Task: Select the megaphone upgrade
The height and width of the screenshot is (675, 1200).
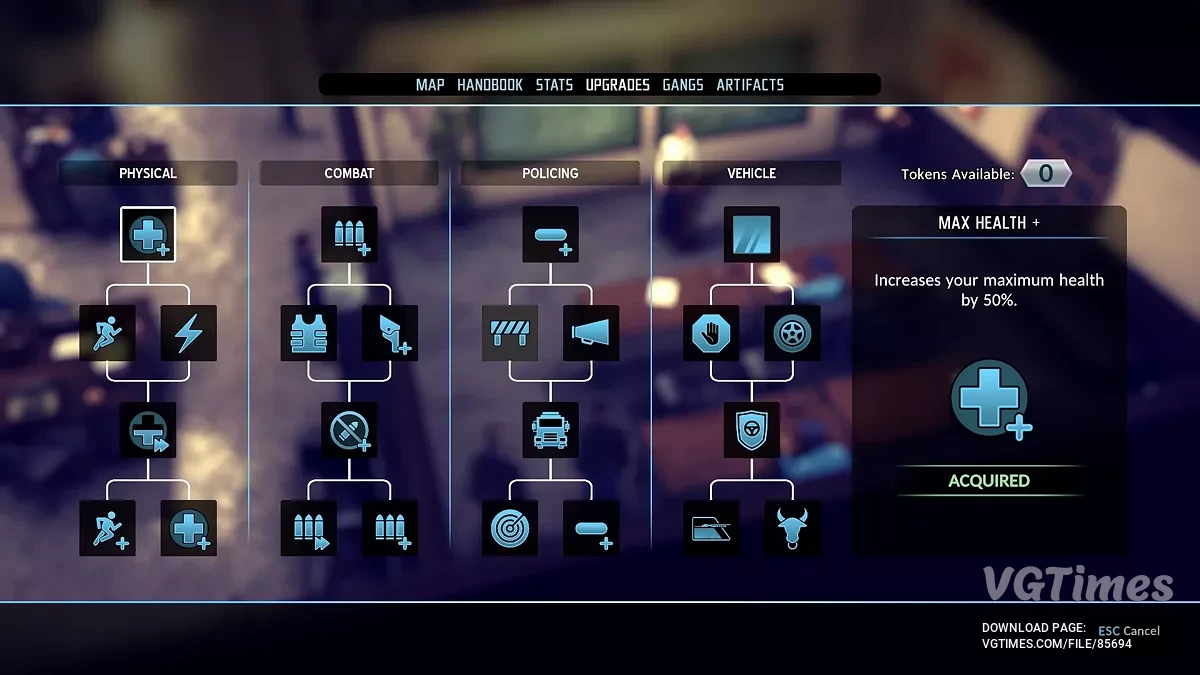Action: (x=591, y=333)
